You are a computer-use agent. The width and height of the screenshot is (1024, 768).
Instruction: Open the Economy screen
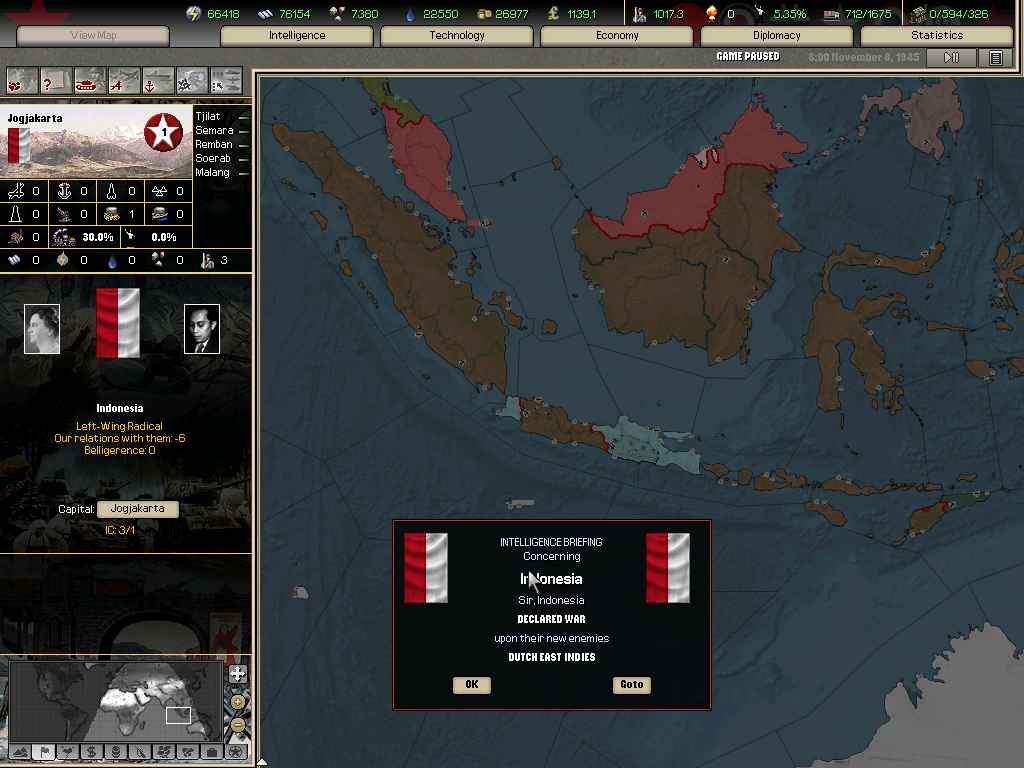coord(617,36)
